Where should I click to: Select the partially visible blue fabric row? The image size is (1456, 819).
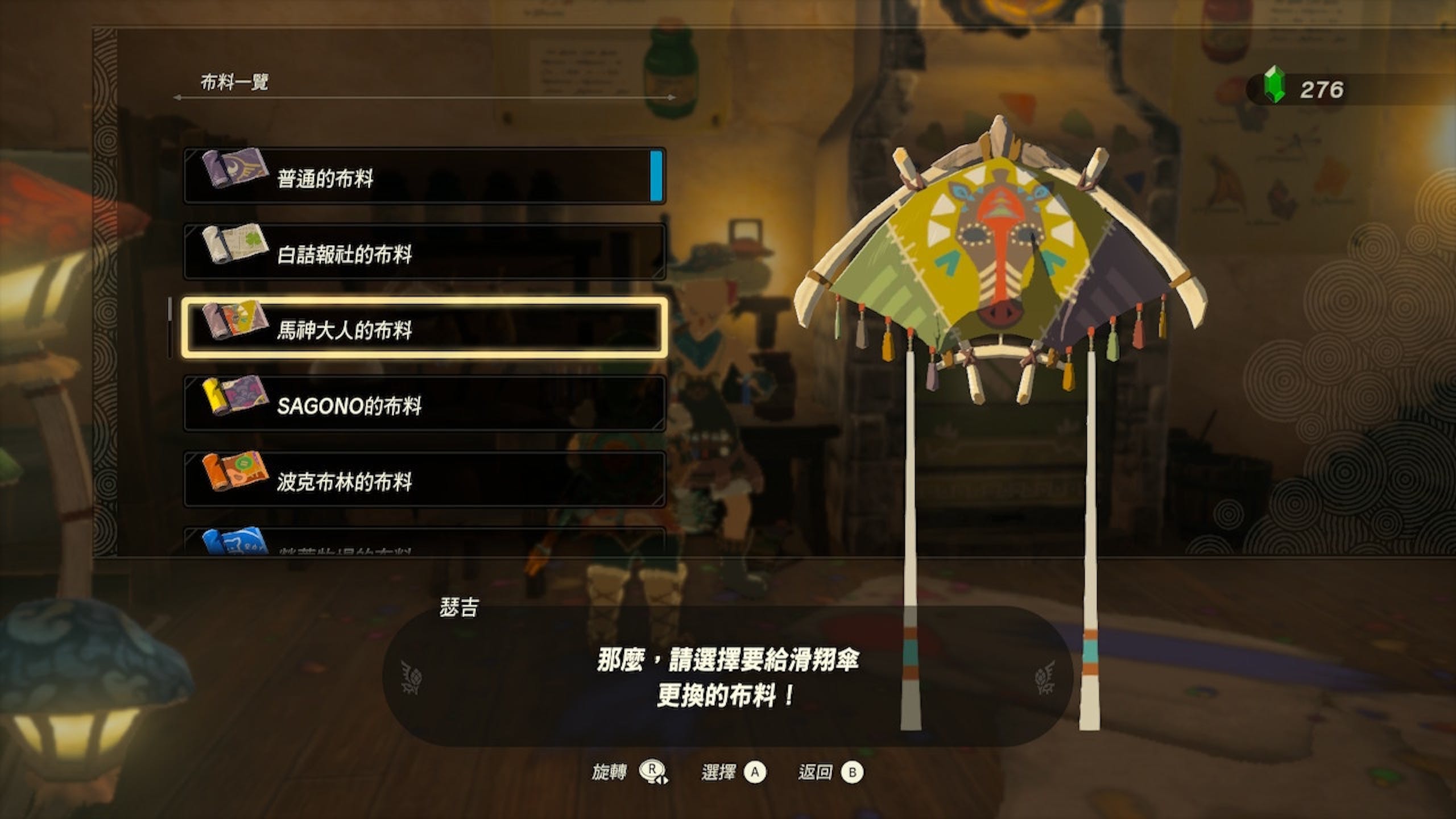tap(424, 543)
